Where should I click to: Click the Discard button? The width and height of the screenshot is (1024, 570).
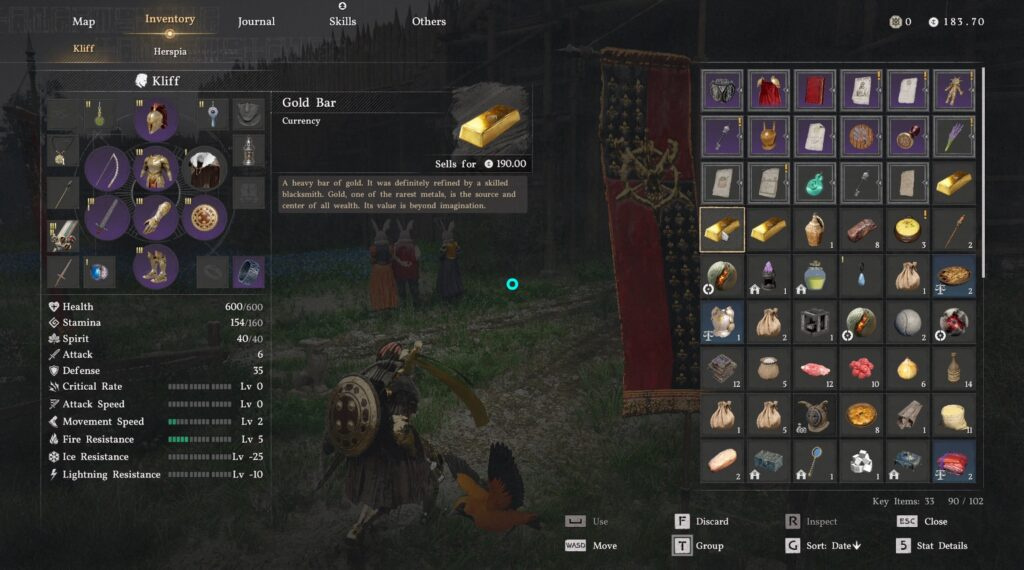pyautogui.click(x=703, y=521)
